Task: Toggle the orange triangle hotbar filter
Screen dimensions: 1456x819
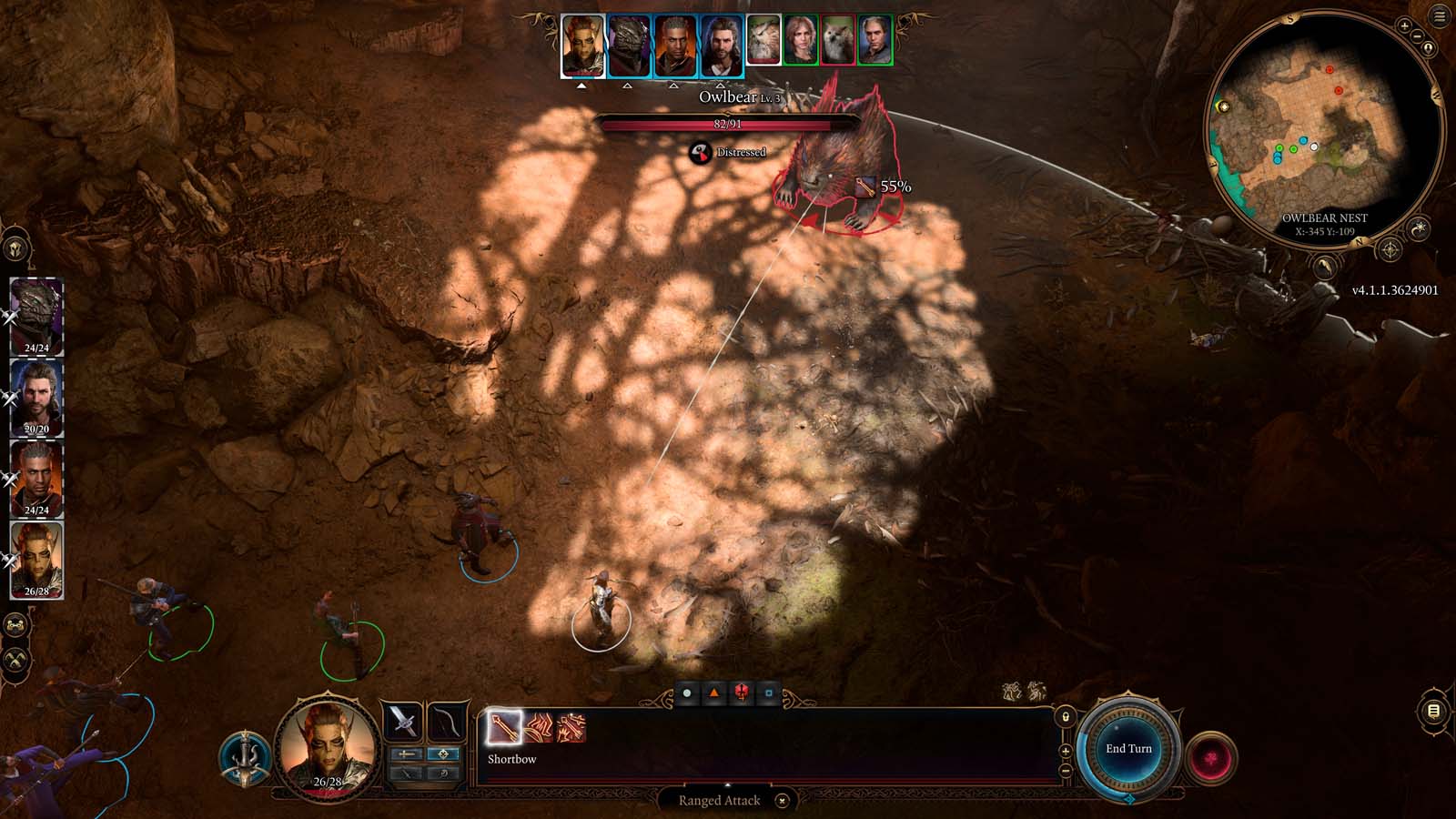Action: pos(714,692)
